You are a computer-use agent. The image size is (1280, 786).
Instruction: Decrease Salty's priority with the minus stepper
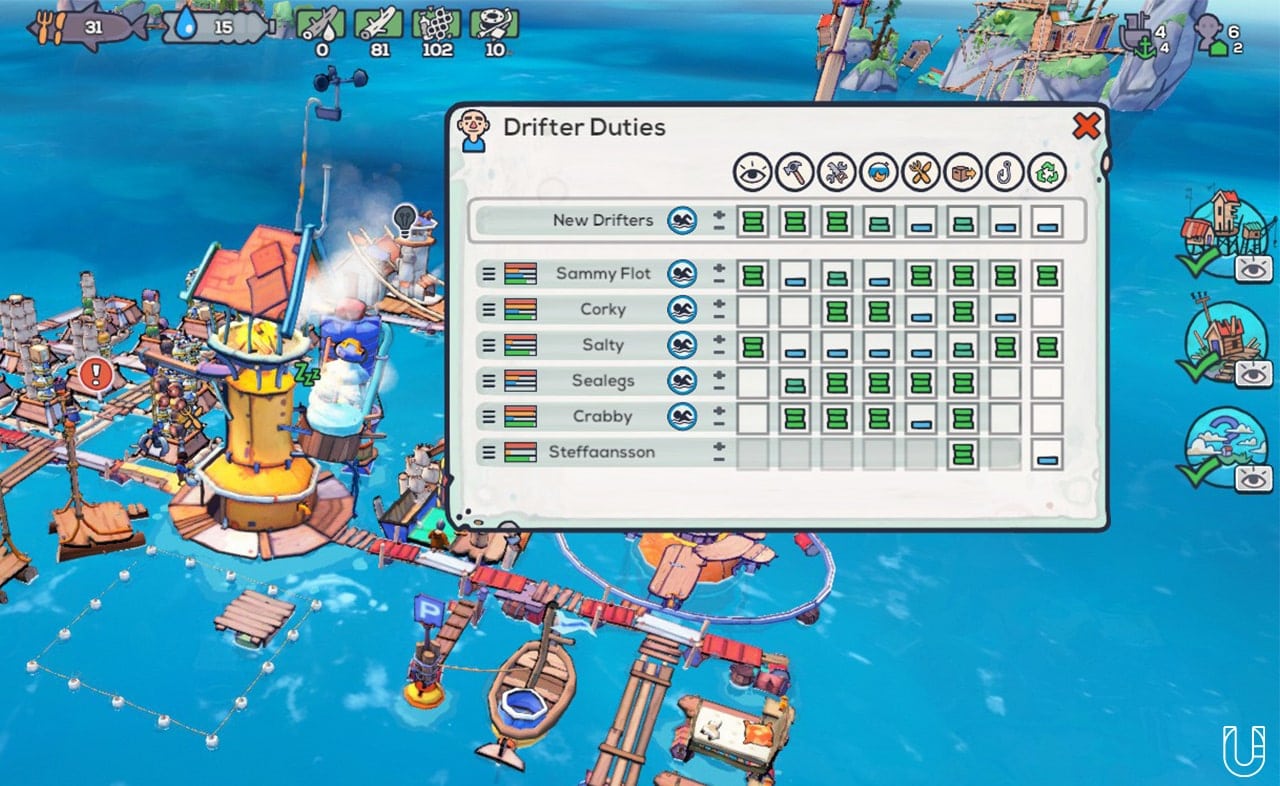click(x=717, y=351)
